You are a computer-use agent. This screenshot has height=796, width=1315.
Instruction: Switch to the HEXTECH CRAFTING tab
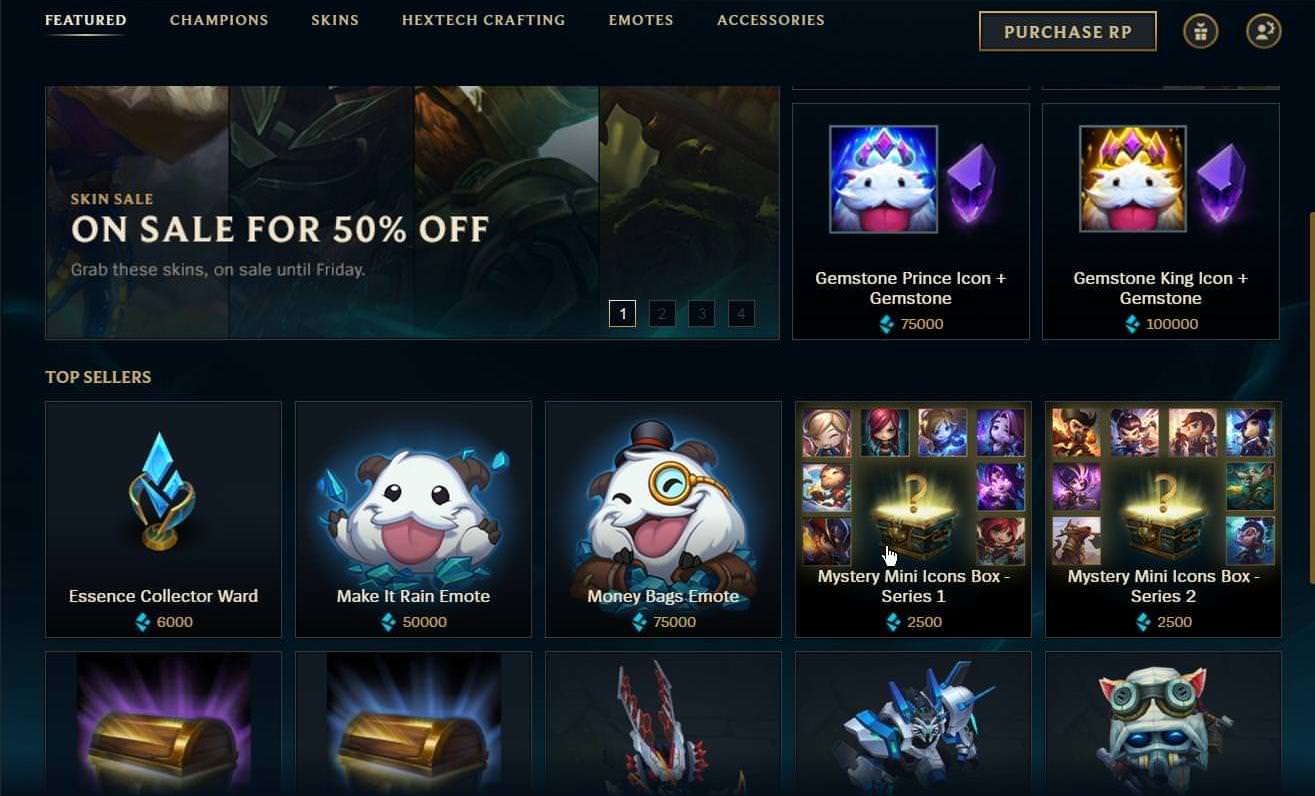click(483, 20)
